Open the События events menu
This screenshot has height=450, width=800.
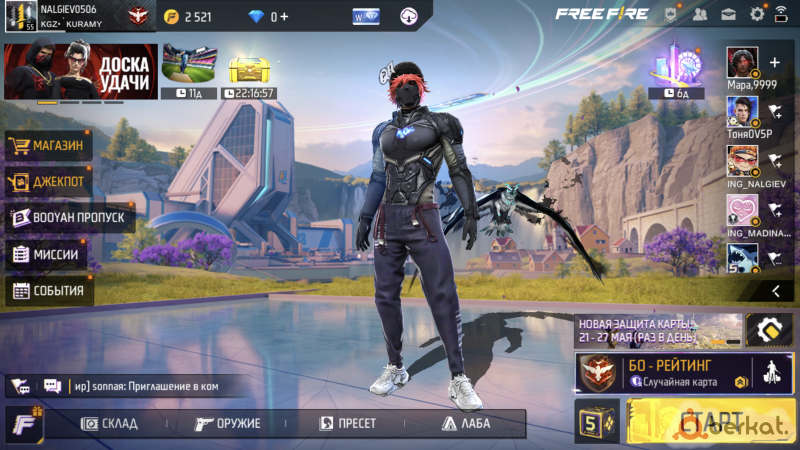click(x=50, y=291)
